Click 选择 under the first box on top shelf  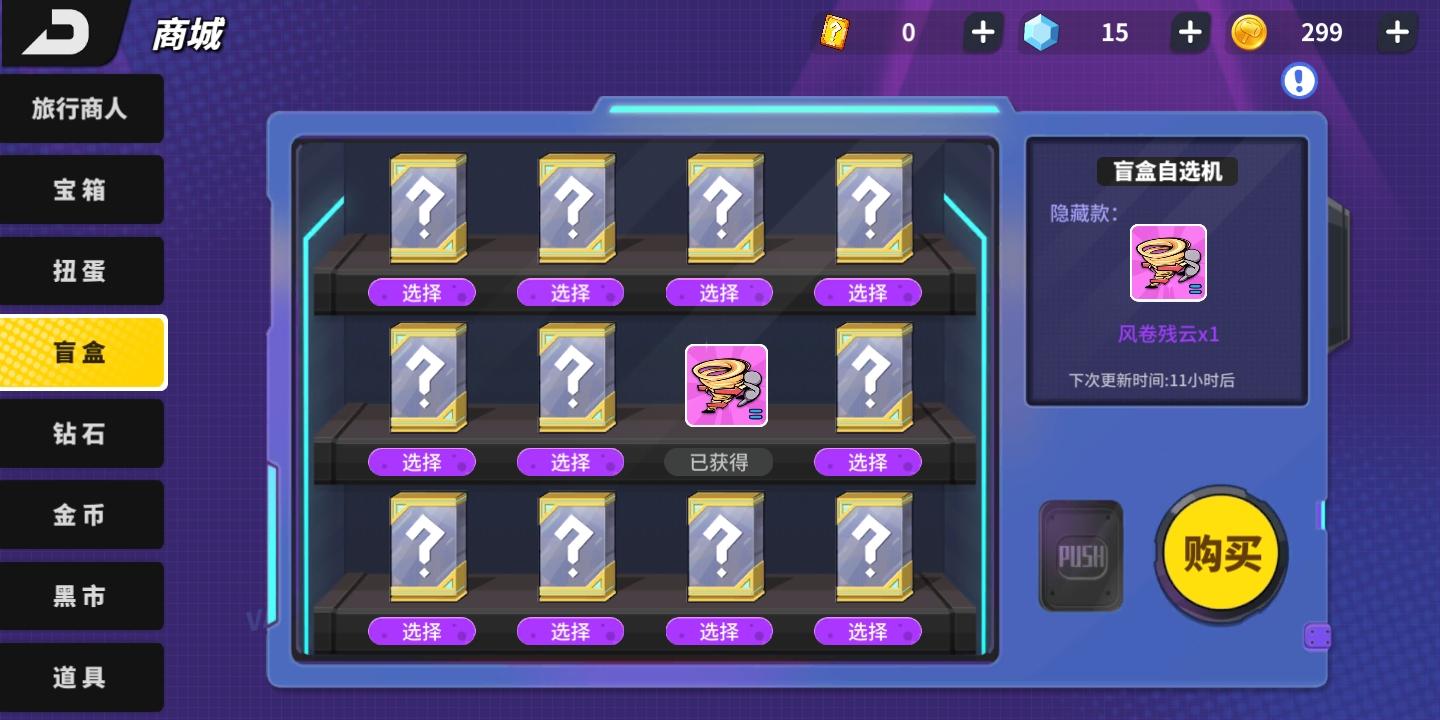coord(422,292)
